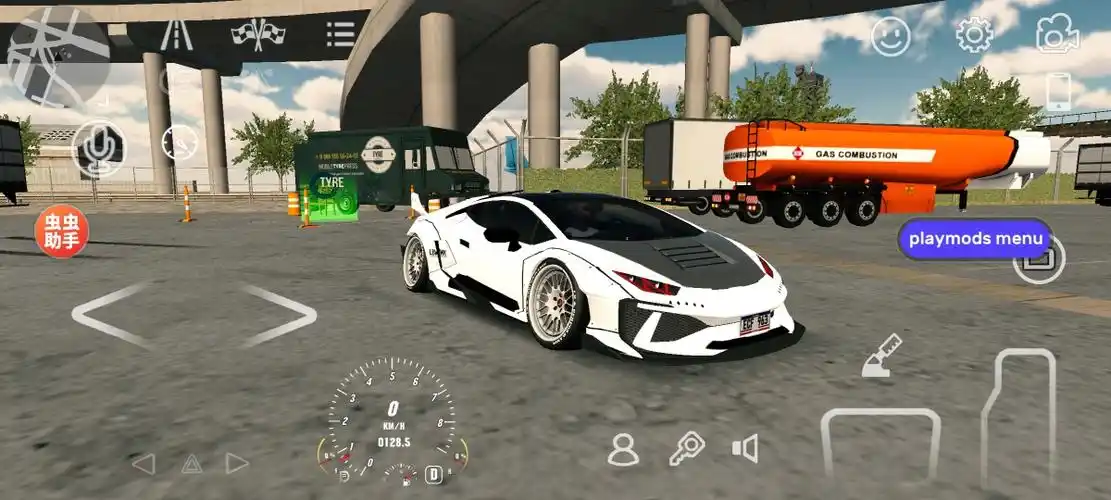Tap the red Chinese assistant bubble
Screen dimensions: 1111x500
pyautogui.click(x=62, y=232)
